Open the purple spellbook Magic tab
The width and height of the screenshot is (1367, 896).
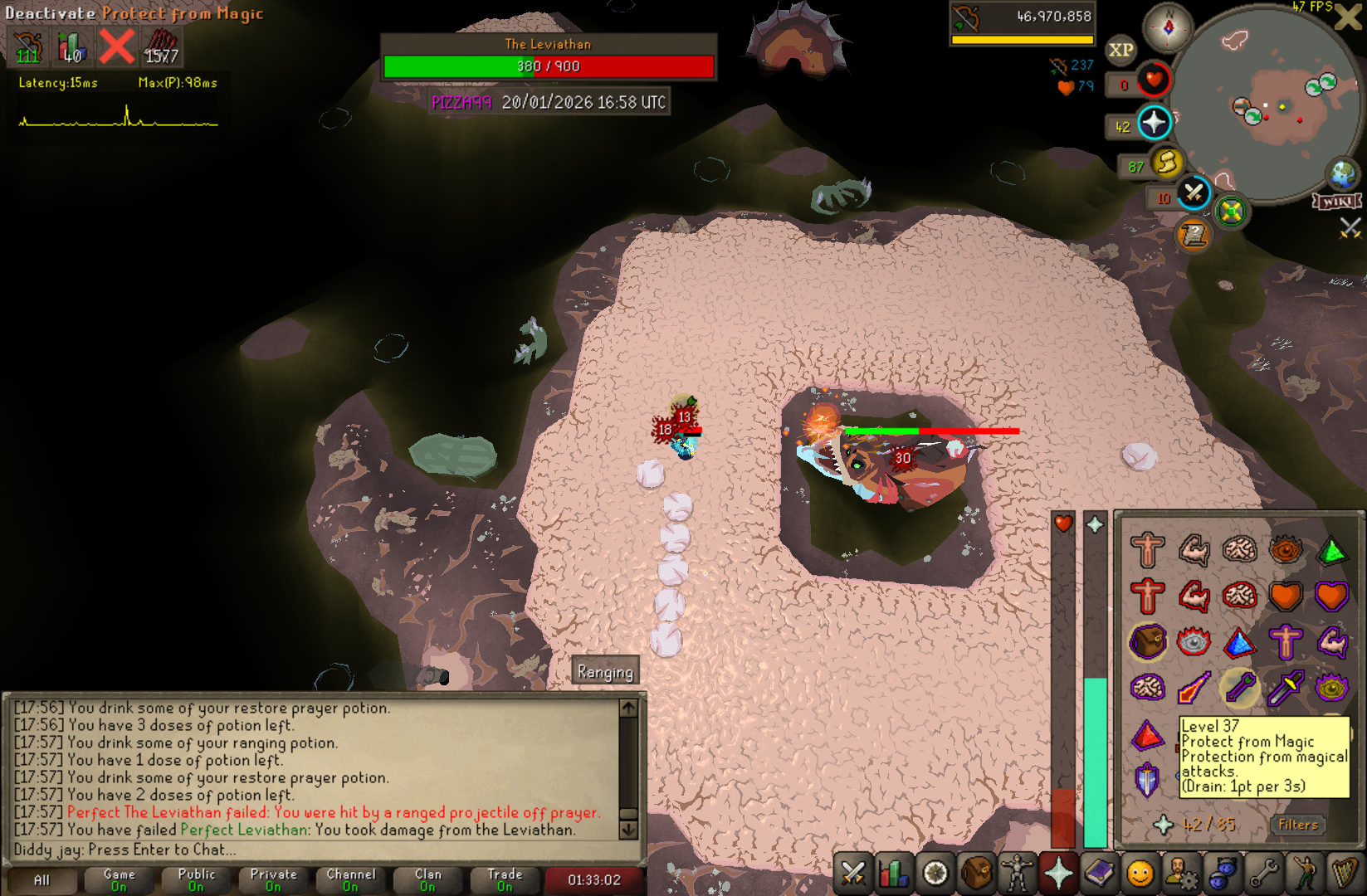coord(1099,874)
